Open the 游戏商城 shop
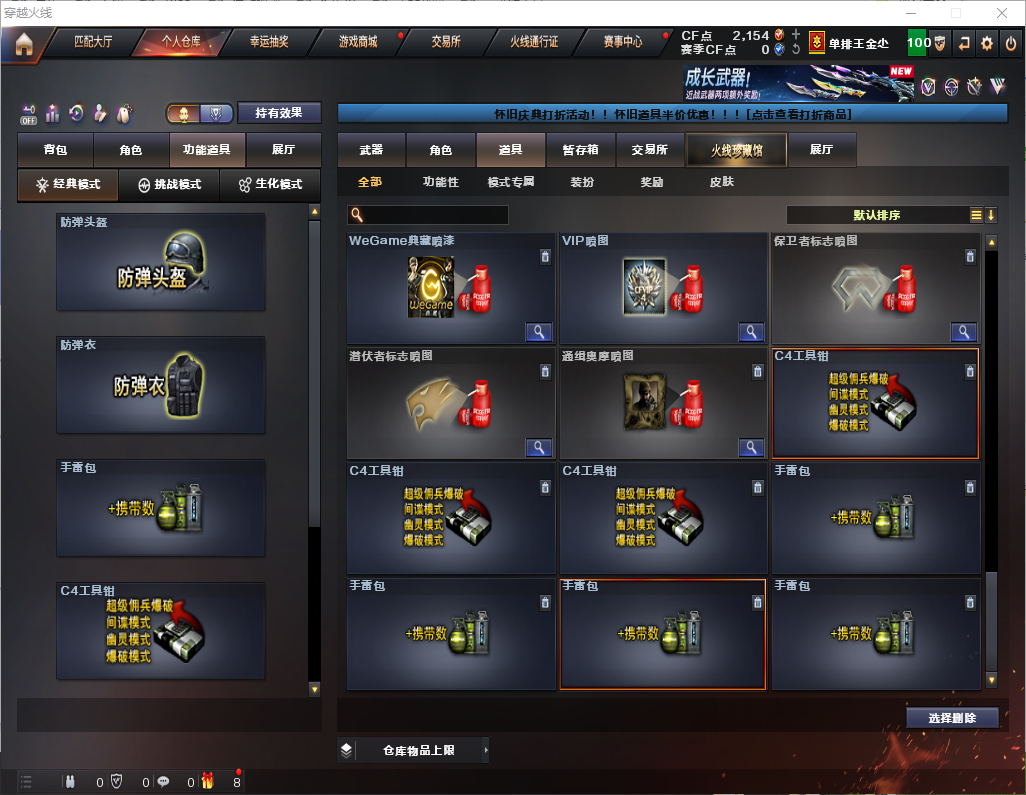This screenshot has height=795, width=1026. point(358,42)
